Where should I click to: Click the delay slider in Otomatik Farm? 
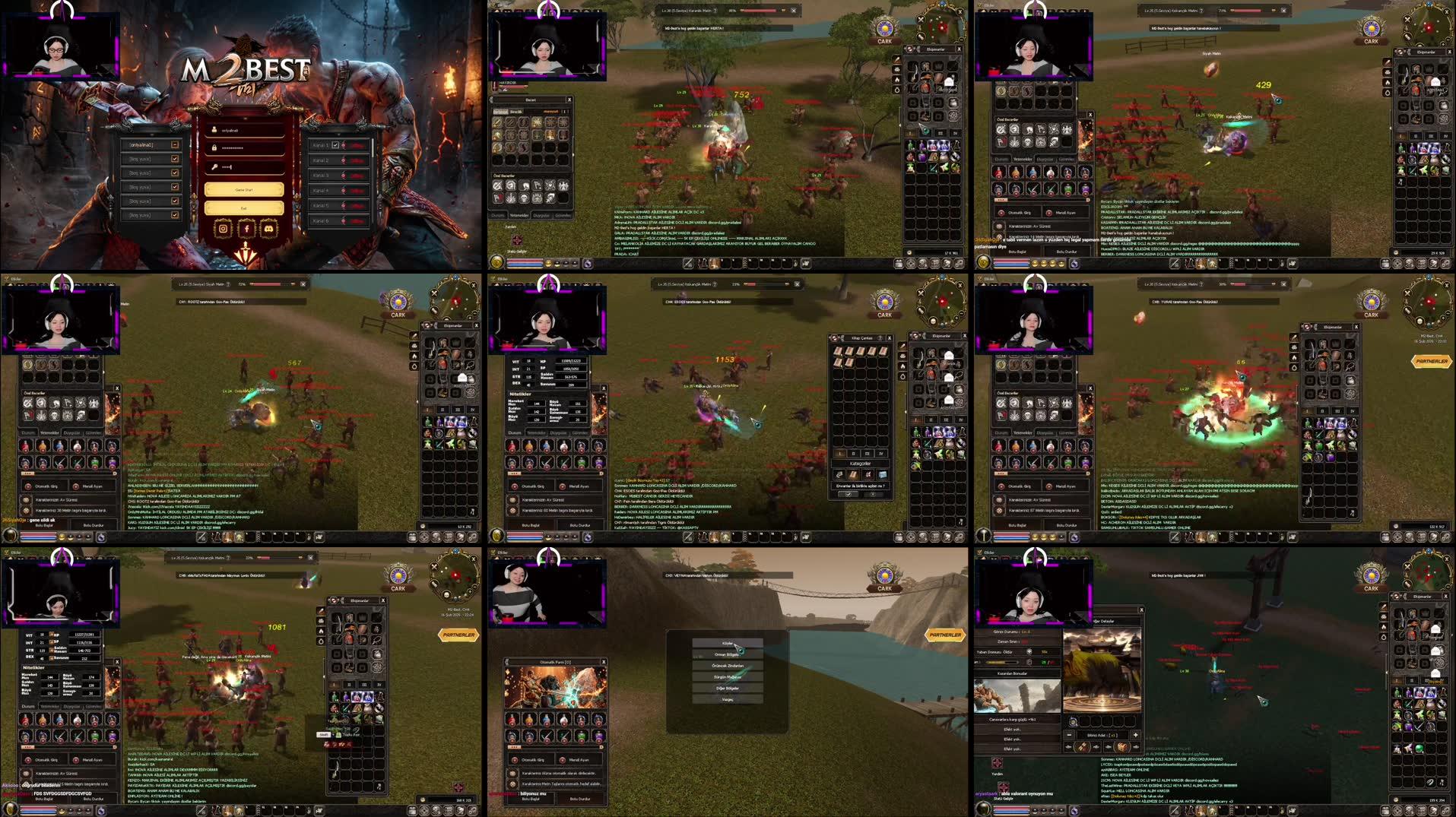pos(515,747)
